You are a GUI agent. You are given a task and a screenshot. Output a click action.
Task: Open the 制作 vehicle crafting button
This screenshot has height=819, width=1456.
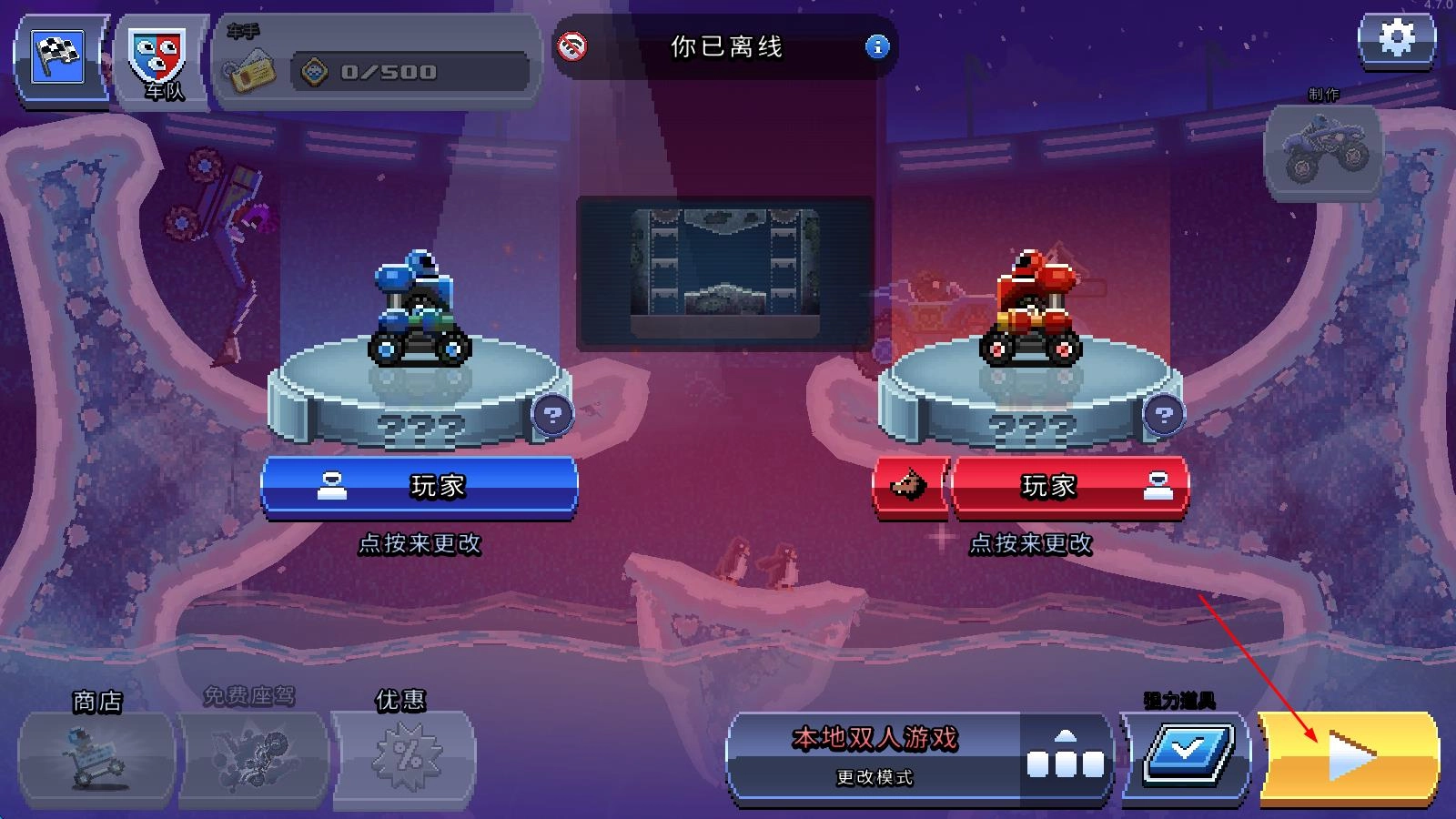1324,151
